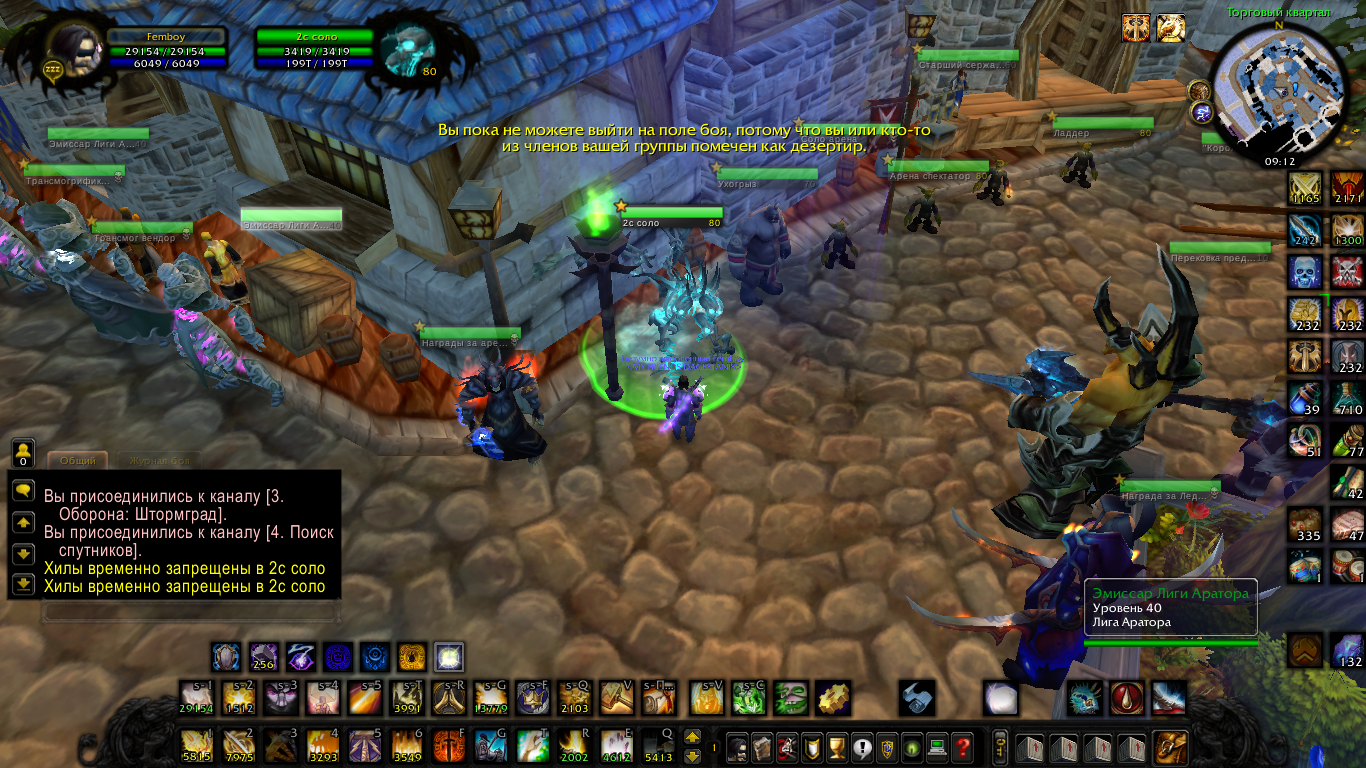Open the main menu computer icon

pos(937,746)
